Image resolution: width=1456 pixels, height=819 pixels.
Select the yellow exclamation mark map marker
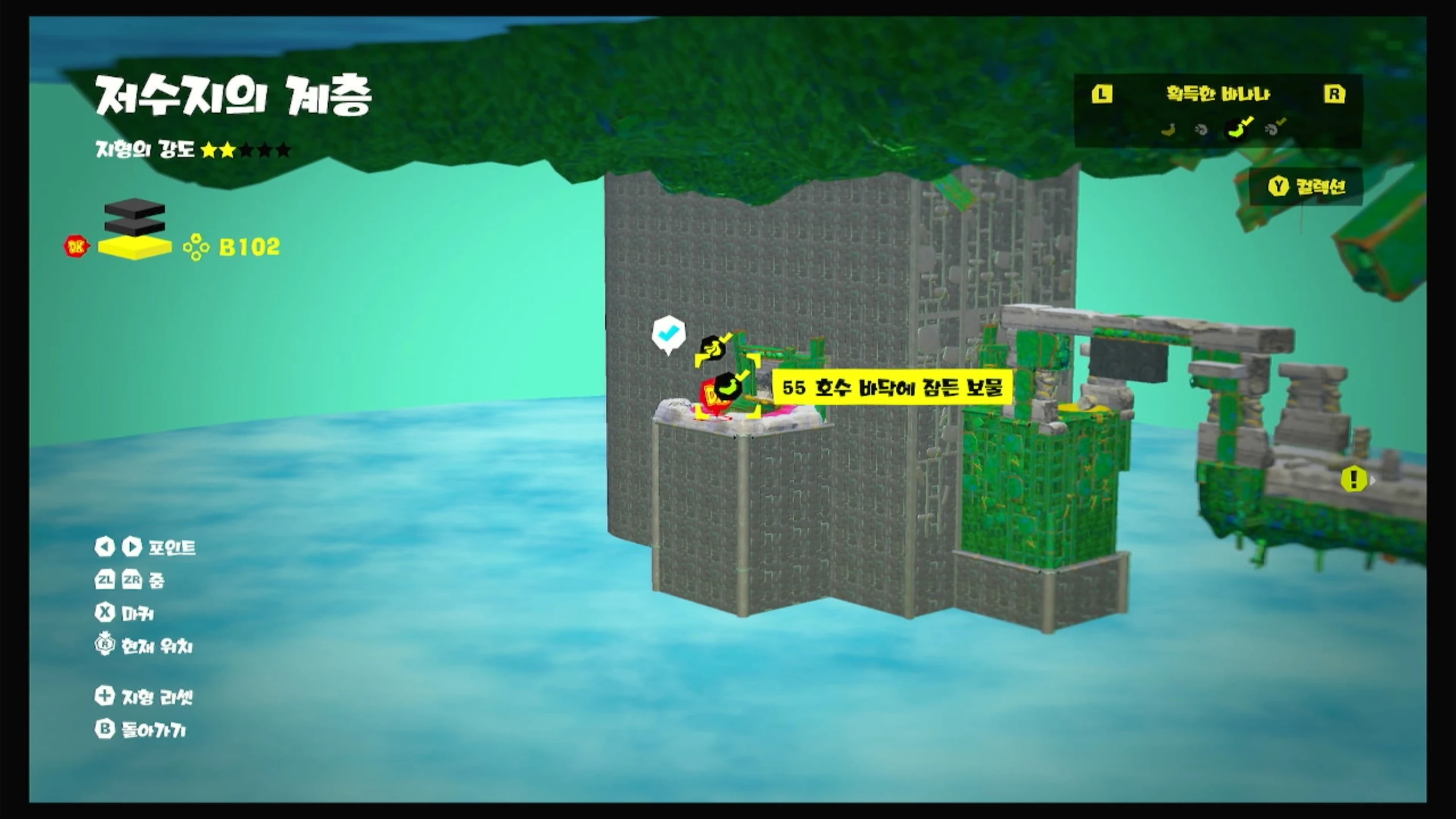(1354, 479)
